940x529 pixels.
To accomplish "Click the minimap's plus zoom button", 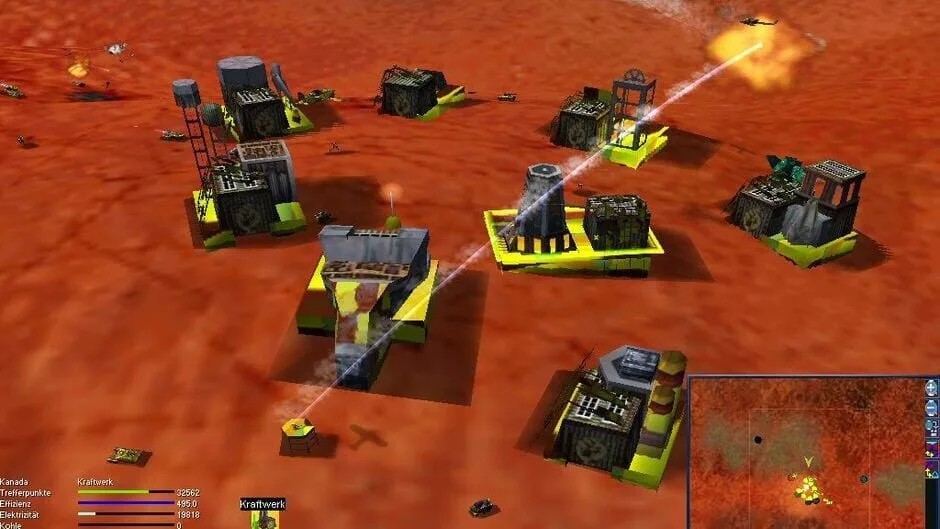I will pos(931,388).
